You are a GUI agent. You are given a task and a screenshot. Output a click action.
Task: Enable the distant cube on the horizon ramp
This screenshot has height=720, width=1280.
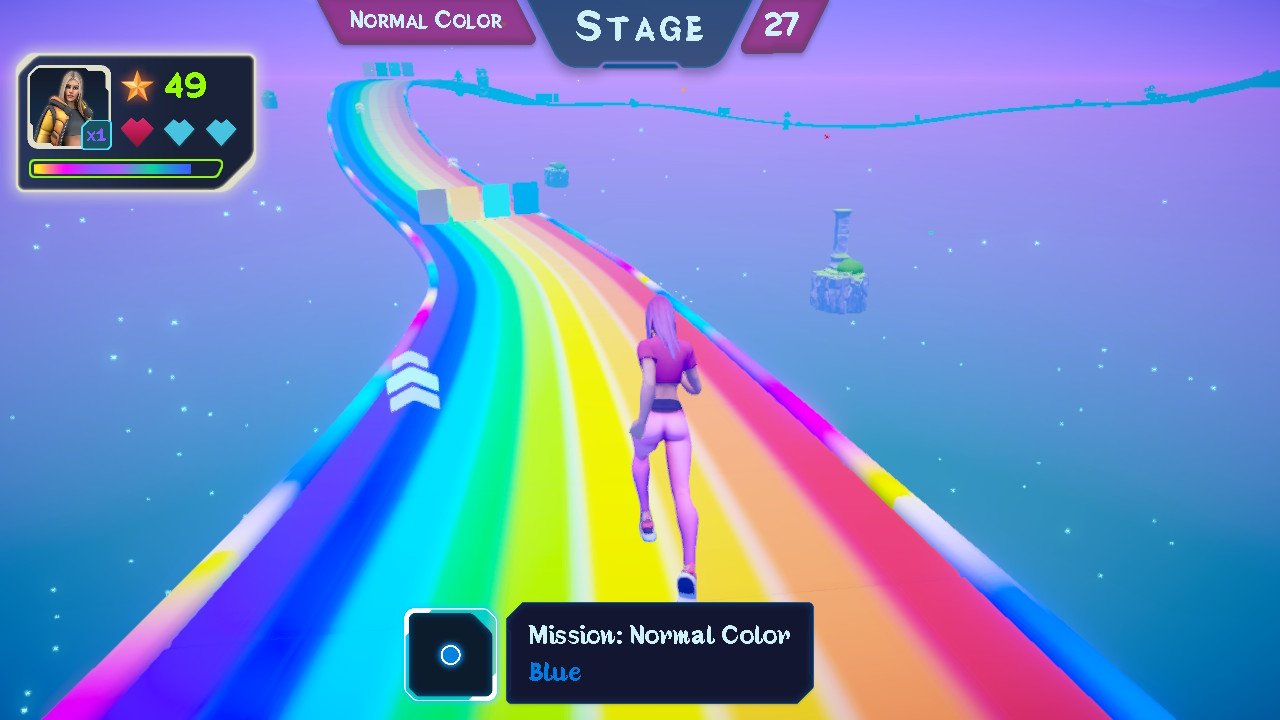[x=386, y=70]
